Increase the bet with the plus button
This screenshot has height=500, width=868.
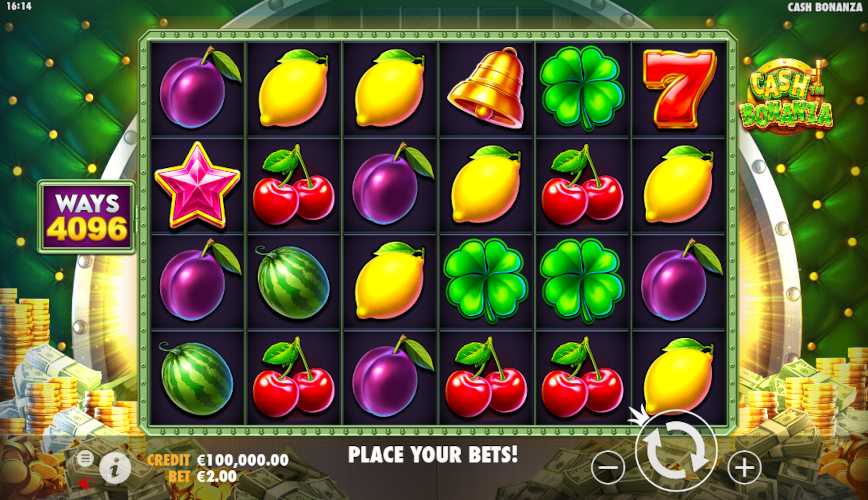pyautogui.click(x=743, y=466)
